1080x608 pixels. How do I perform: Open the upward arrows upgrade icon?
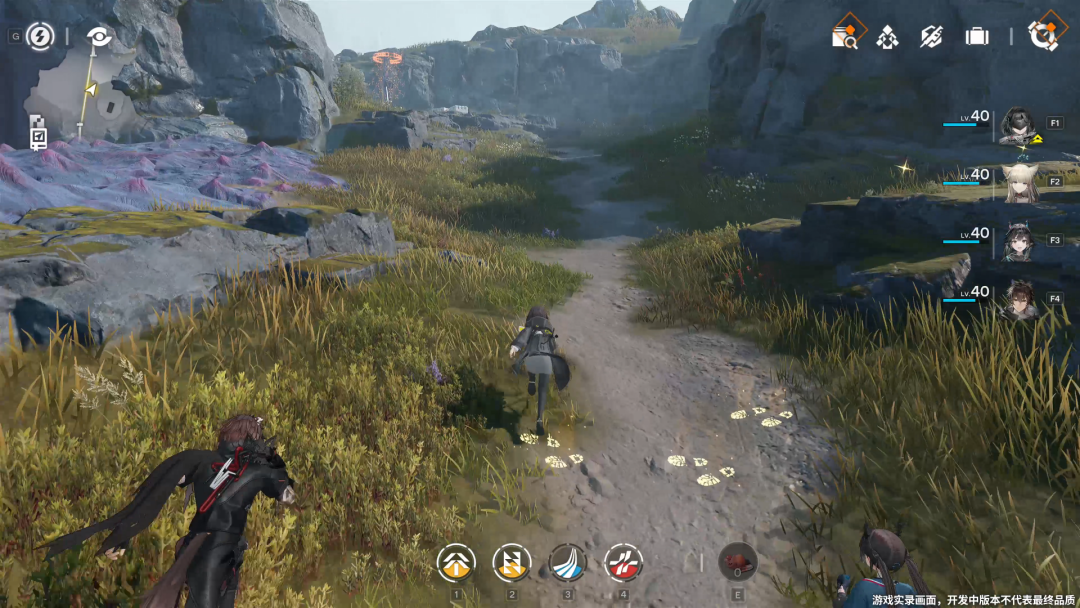click(x=887, y=37)
